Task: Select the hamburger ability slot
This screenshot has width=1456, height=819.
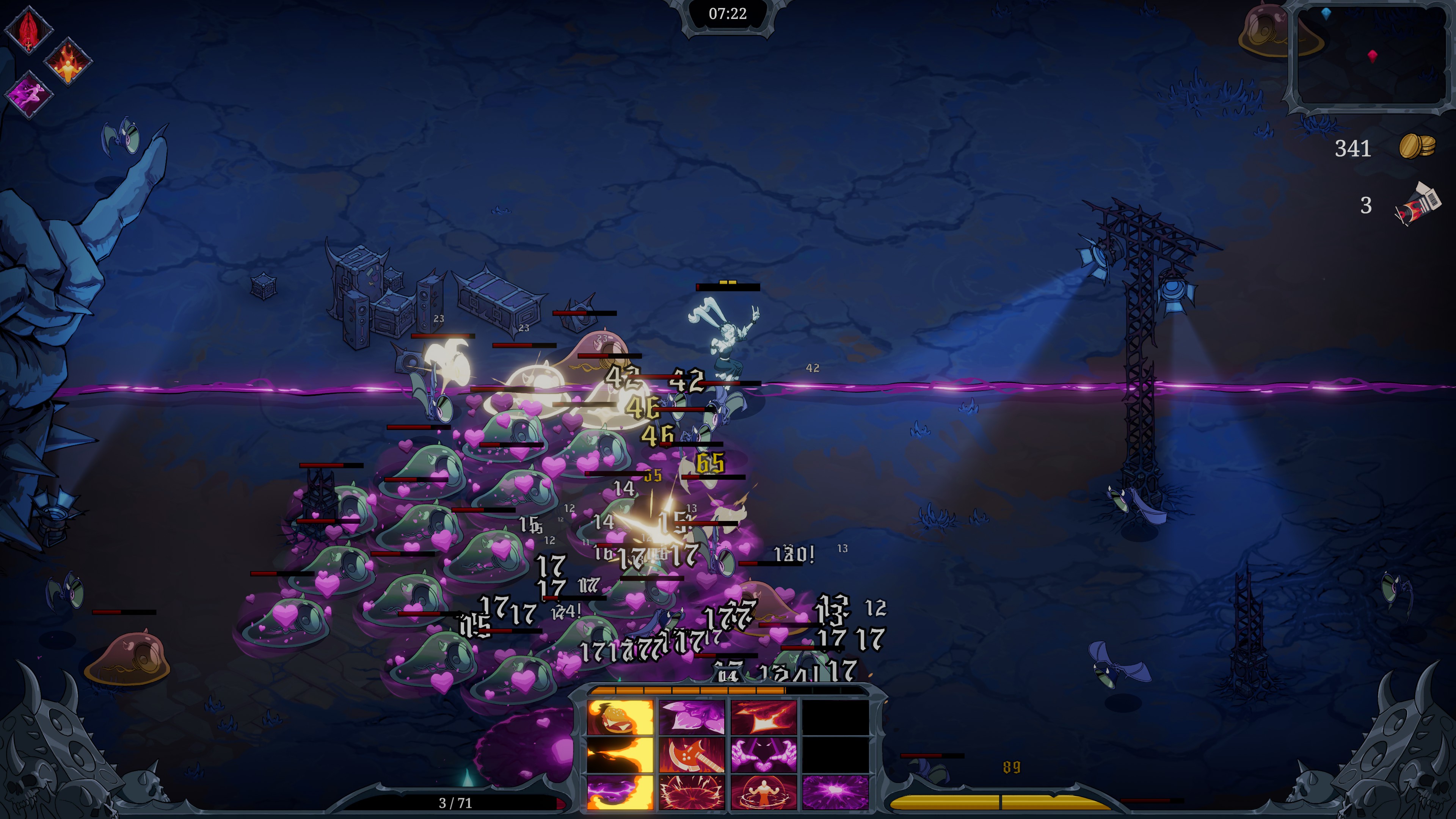Action: tap(620, 717)
